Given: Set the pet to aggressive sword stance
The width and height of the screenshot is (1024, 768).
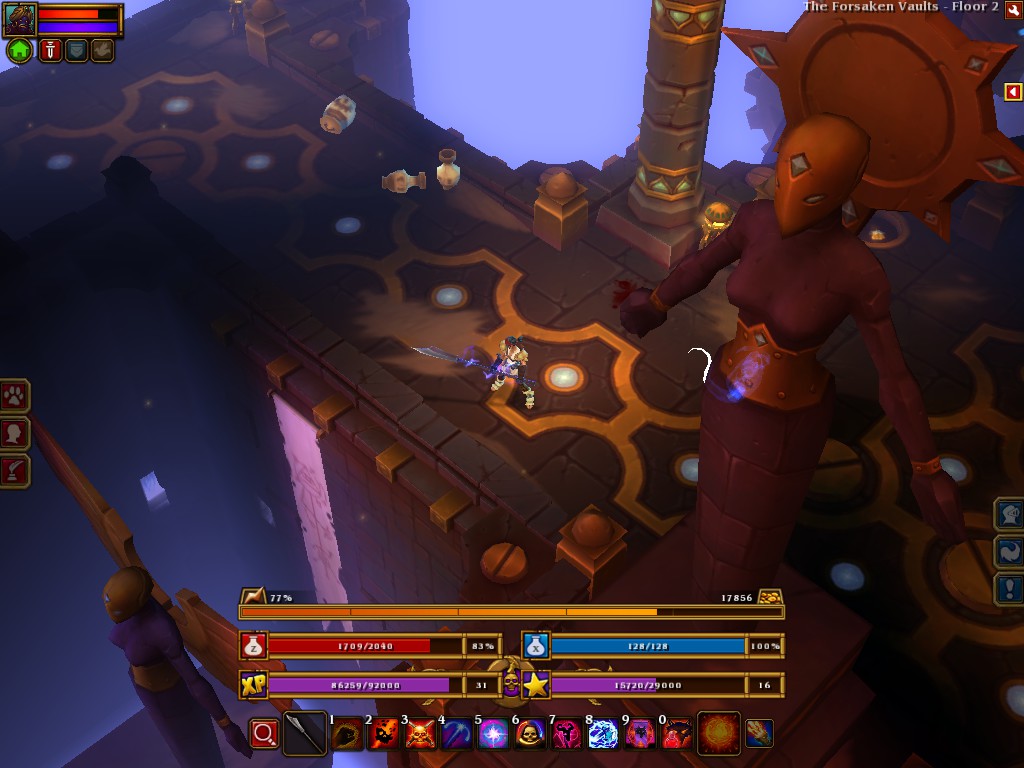Looking at the screenshot, I should [x=51, y=50].
